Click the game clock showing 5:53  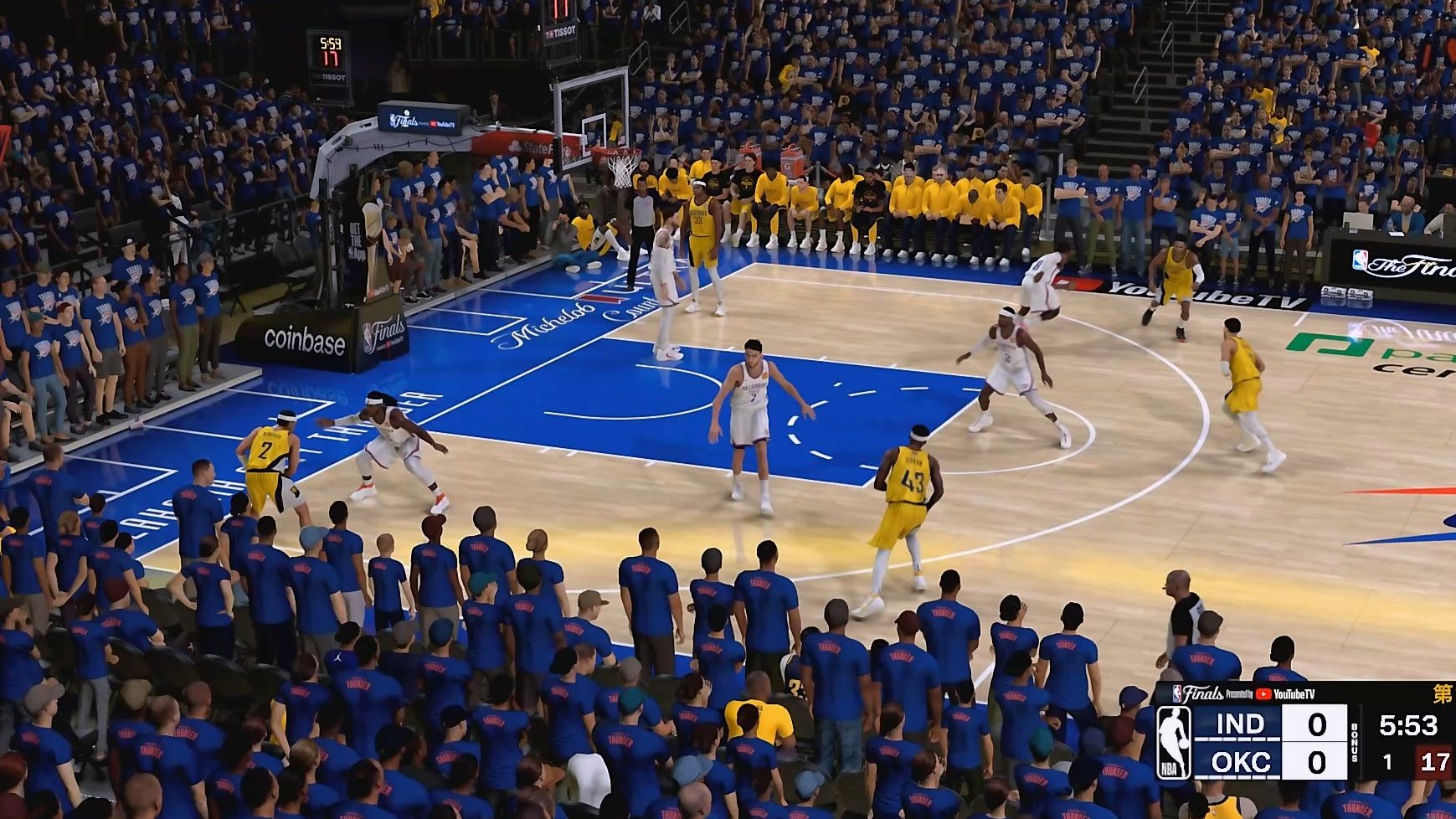click(1407, 724)
